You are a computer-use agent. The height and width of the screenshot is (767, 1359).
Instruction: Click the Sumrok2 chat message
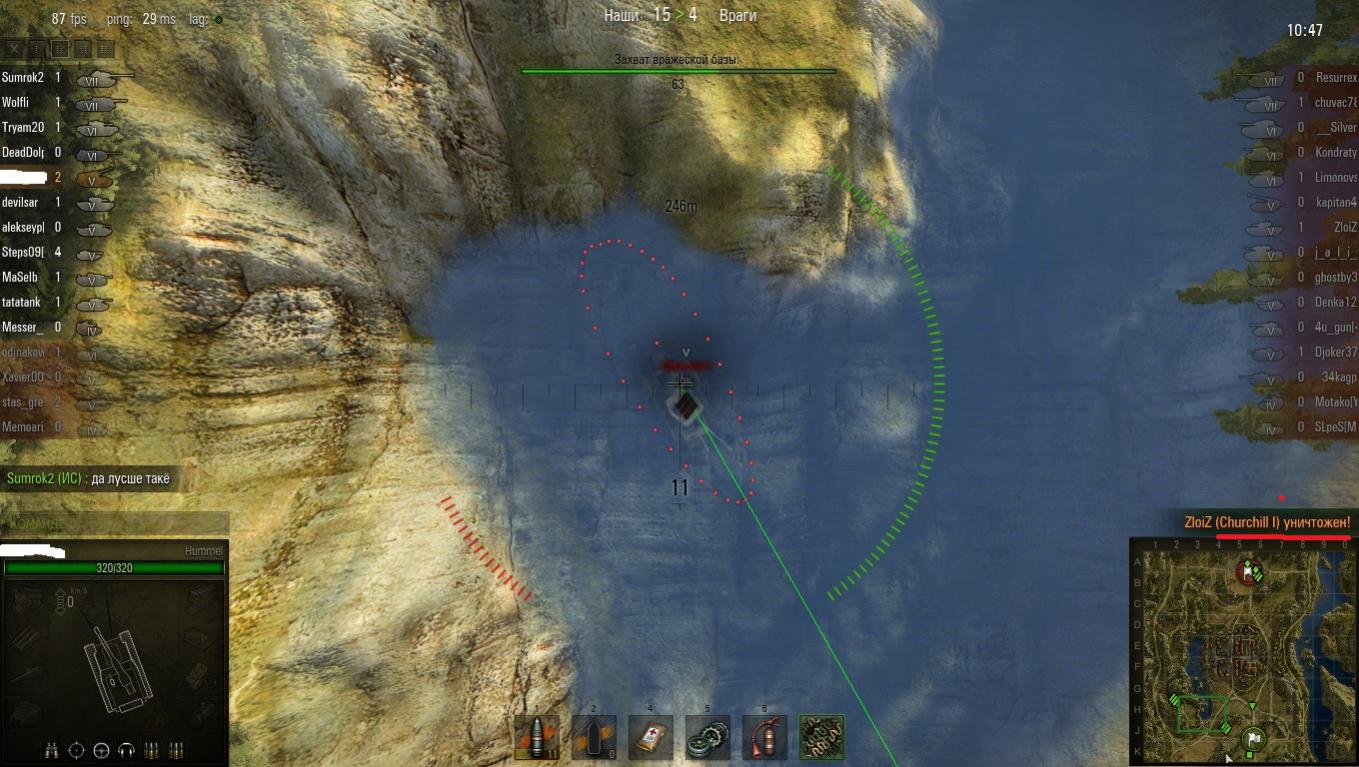click(88, 478)
